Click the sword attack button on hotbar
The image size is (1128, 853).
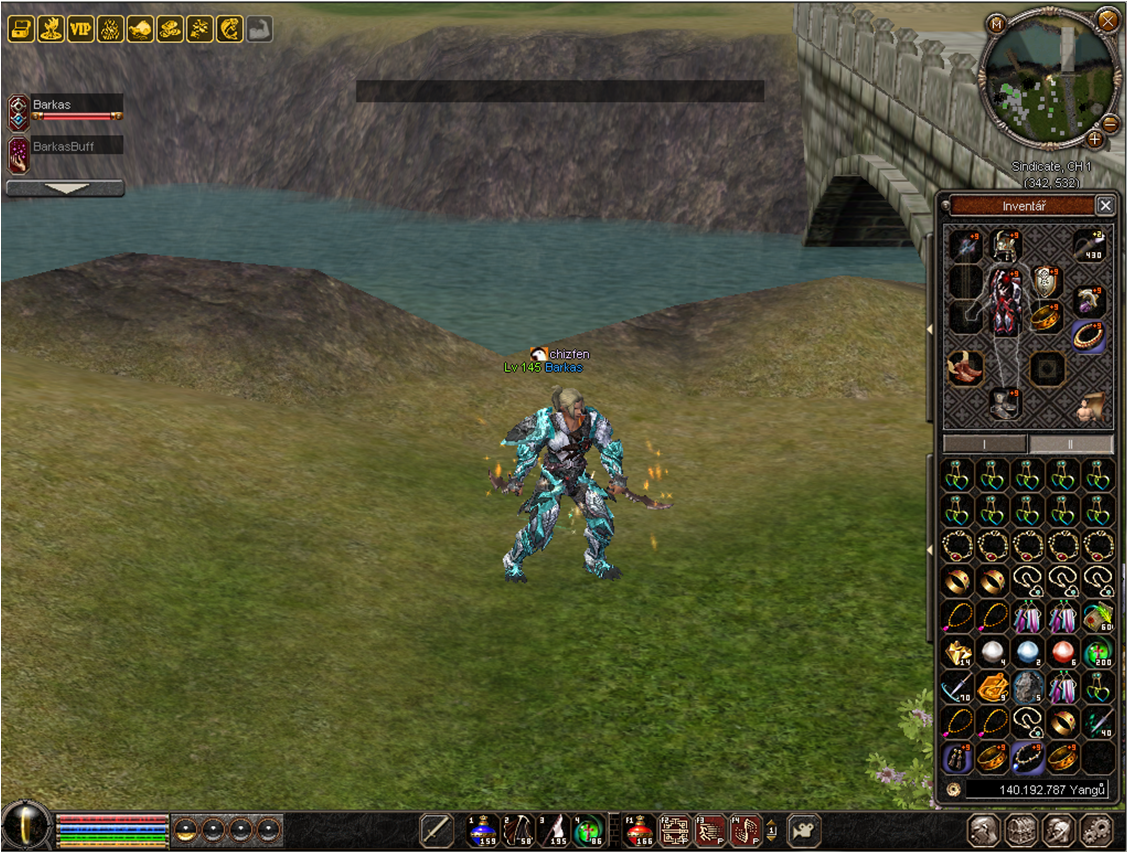437,830
